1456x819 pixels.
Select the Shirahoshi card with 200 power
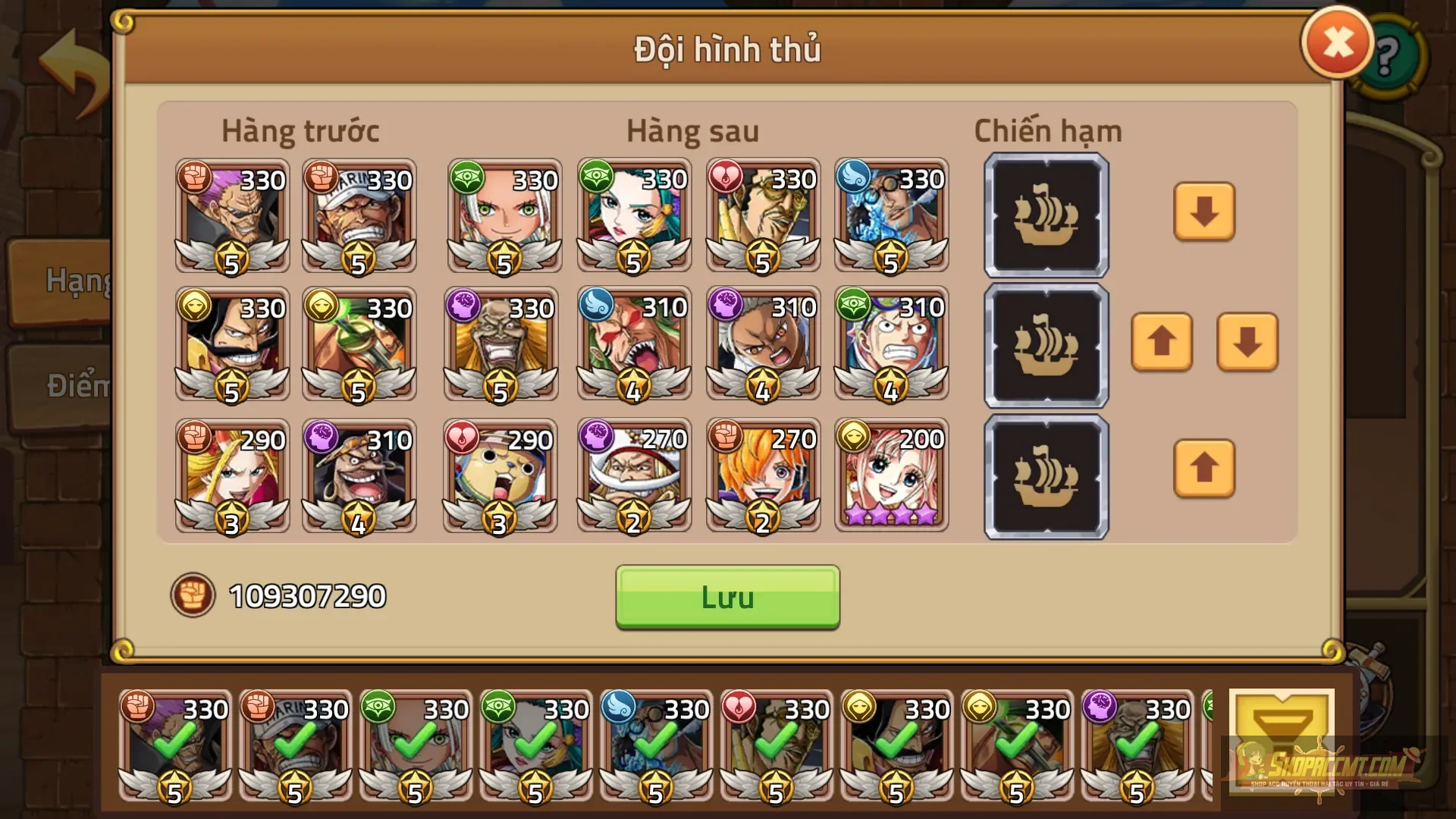(892, 475)
